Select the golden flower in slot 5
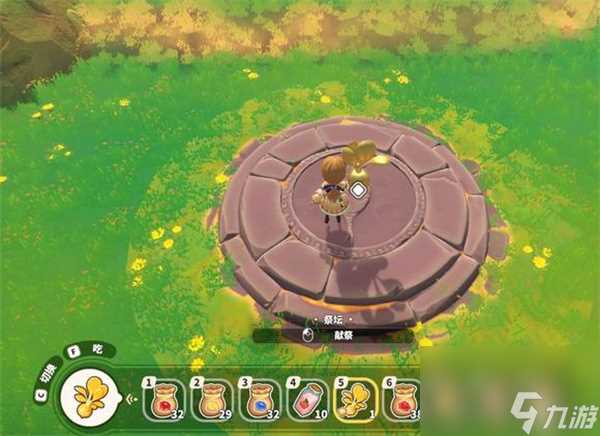 coord(357,401)
